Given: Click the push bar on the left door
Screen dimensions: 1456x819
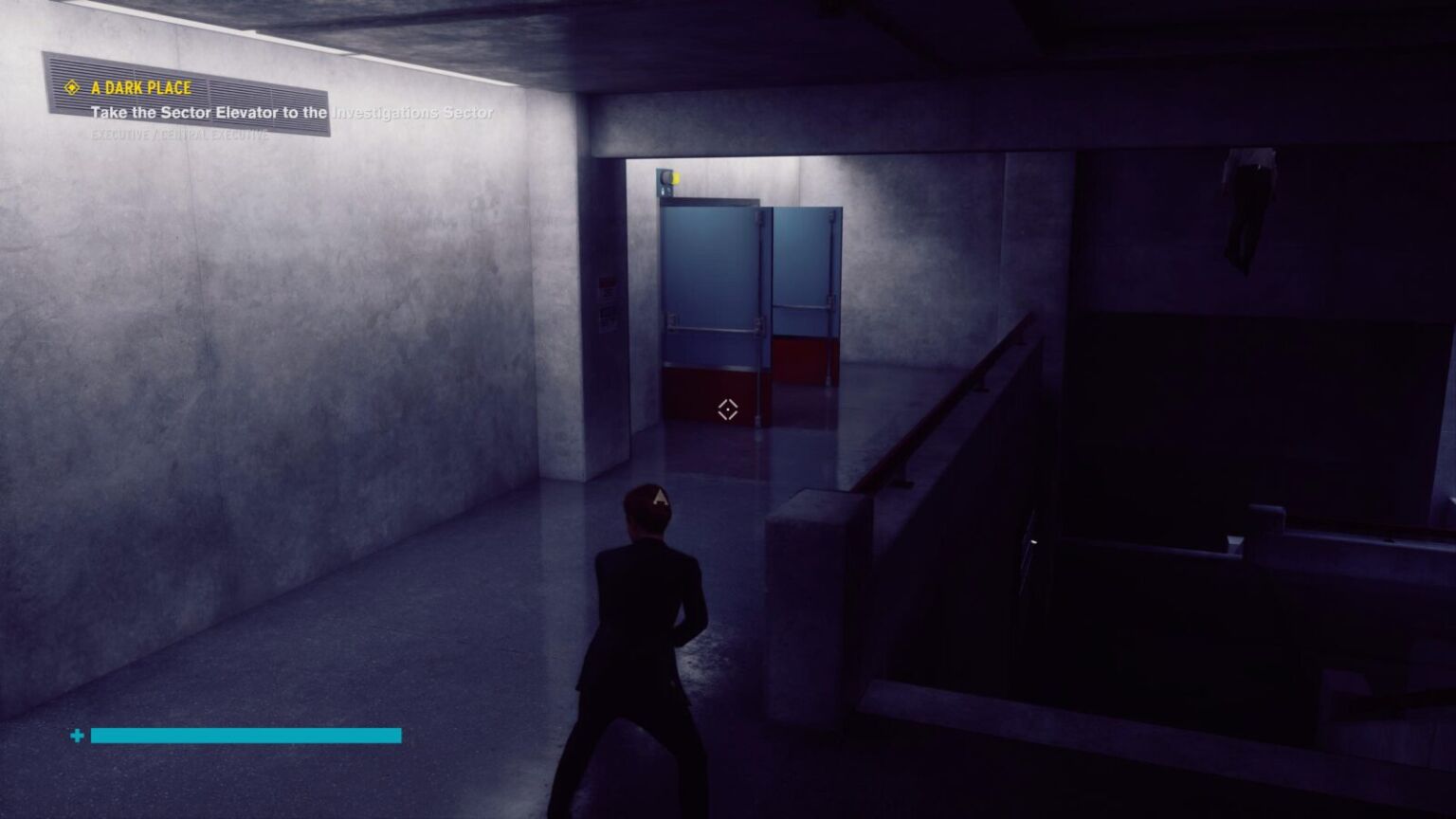Looking at the screenshot, I should click(714, 331).
